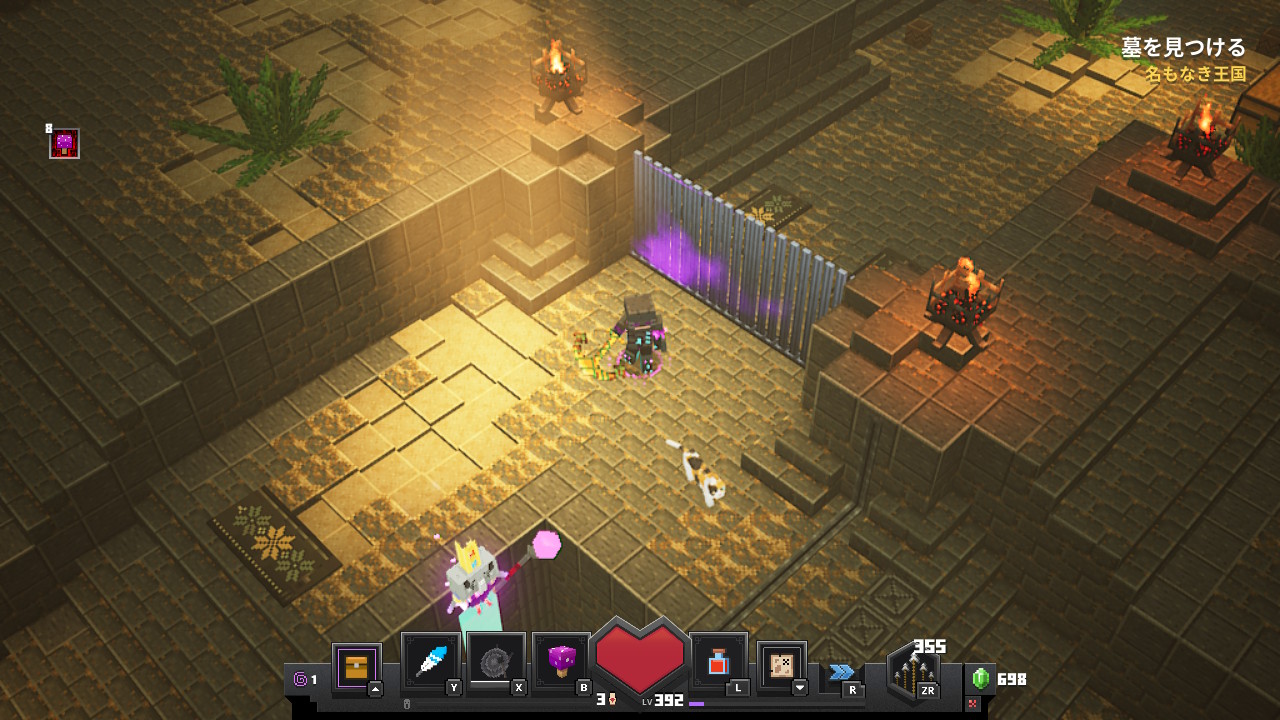Viewport: 1280px width, 720px height.
Task: Activate the grey coiled artifact on cooldown
Action: (496, 662)
